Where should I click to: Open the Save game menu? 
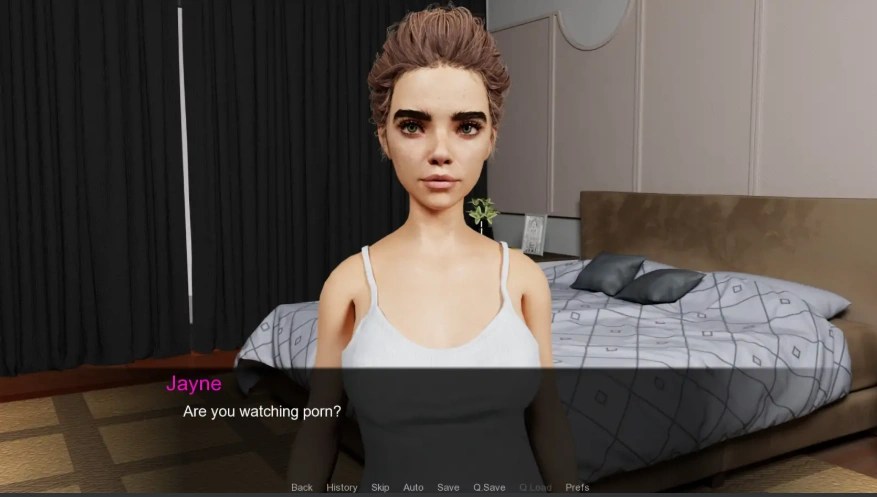(448, 487)
